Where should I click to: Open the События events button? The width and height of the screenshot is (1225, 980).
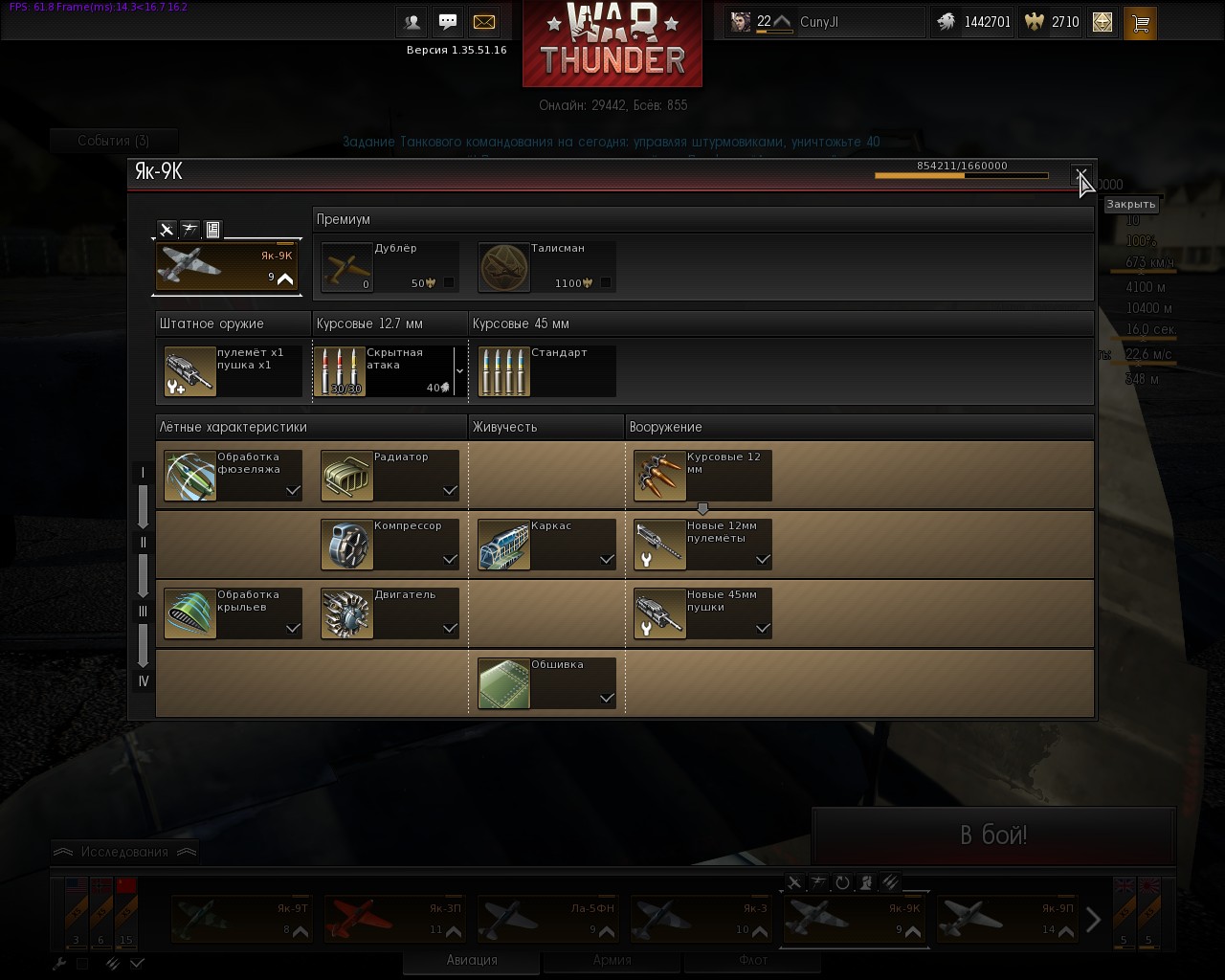(x=113, y=141)
